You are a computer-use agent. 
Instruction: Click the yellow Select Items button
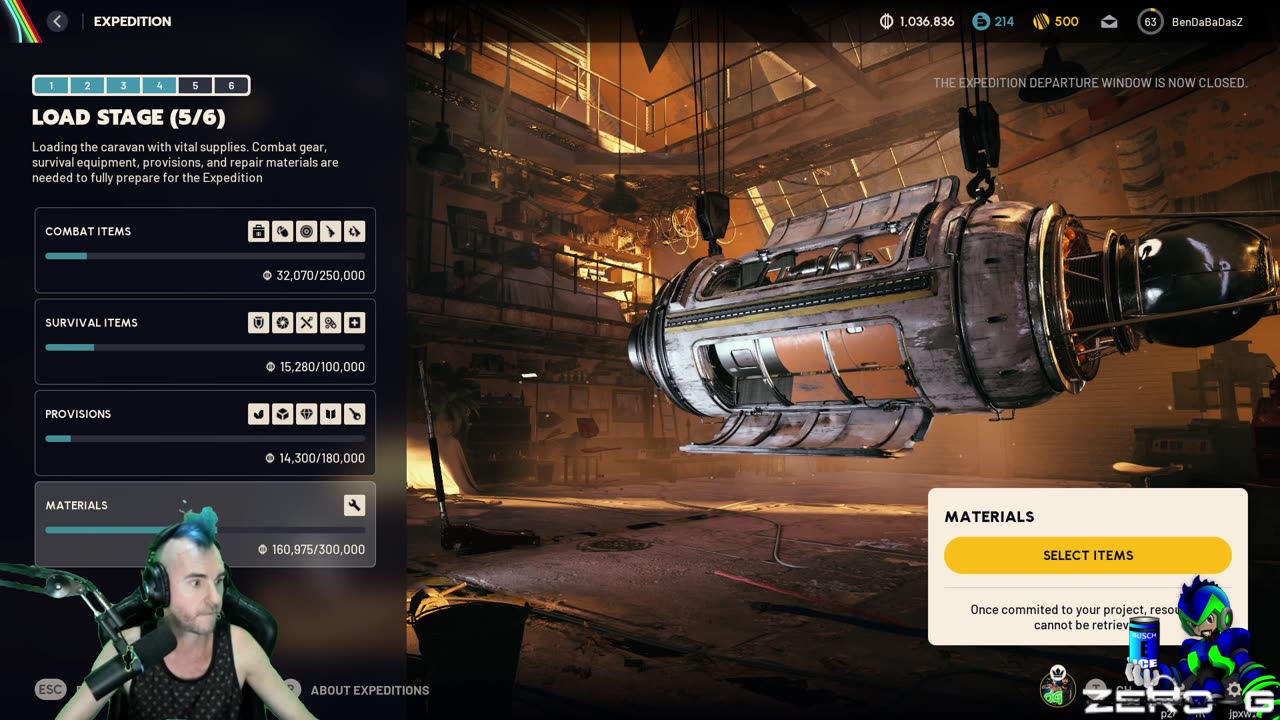pos(1087,555)
